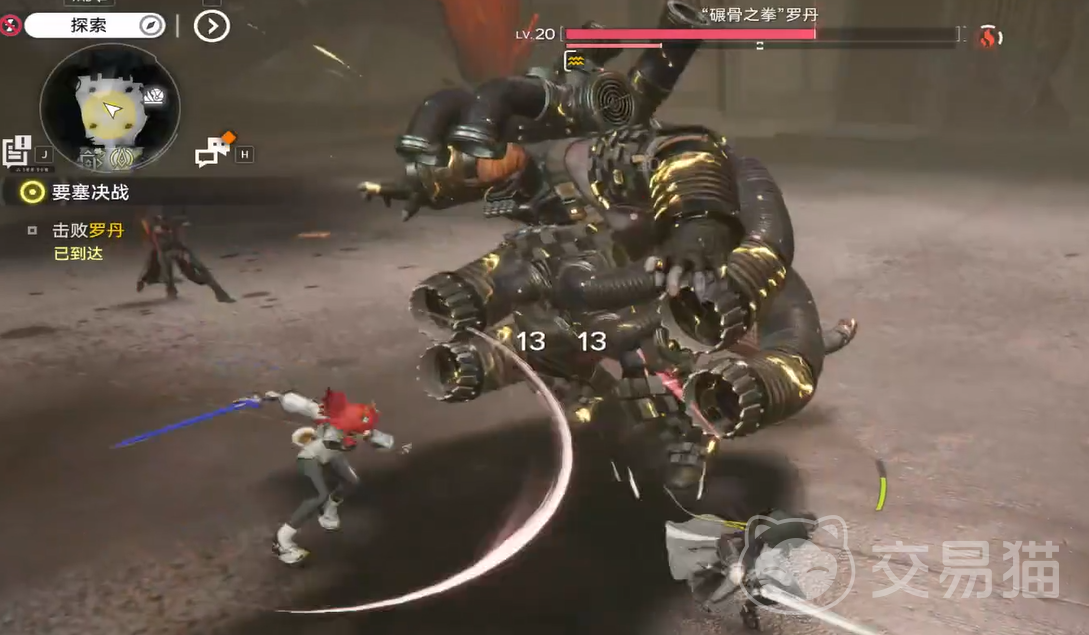
Task: Click the wave status icon under boss bar
Action: pos(575,61)
